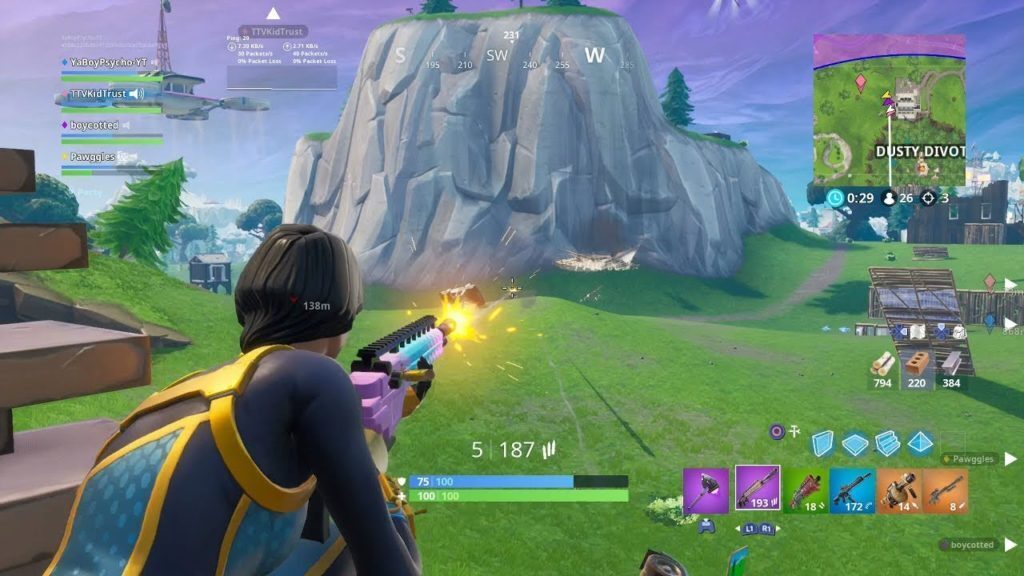Select the pickaxe slot in the hotbar
This screenshot has height=576, width=1024.
click(706, 490)
